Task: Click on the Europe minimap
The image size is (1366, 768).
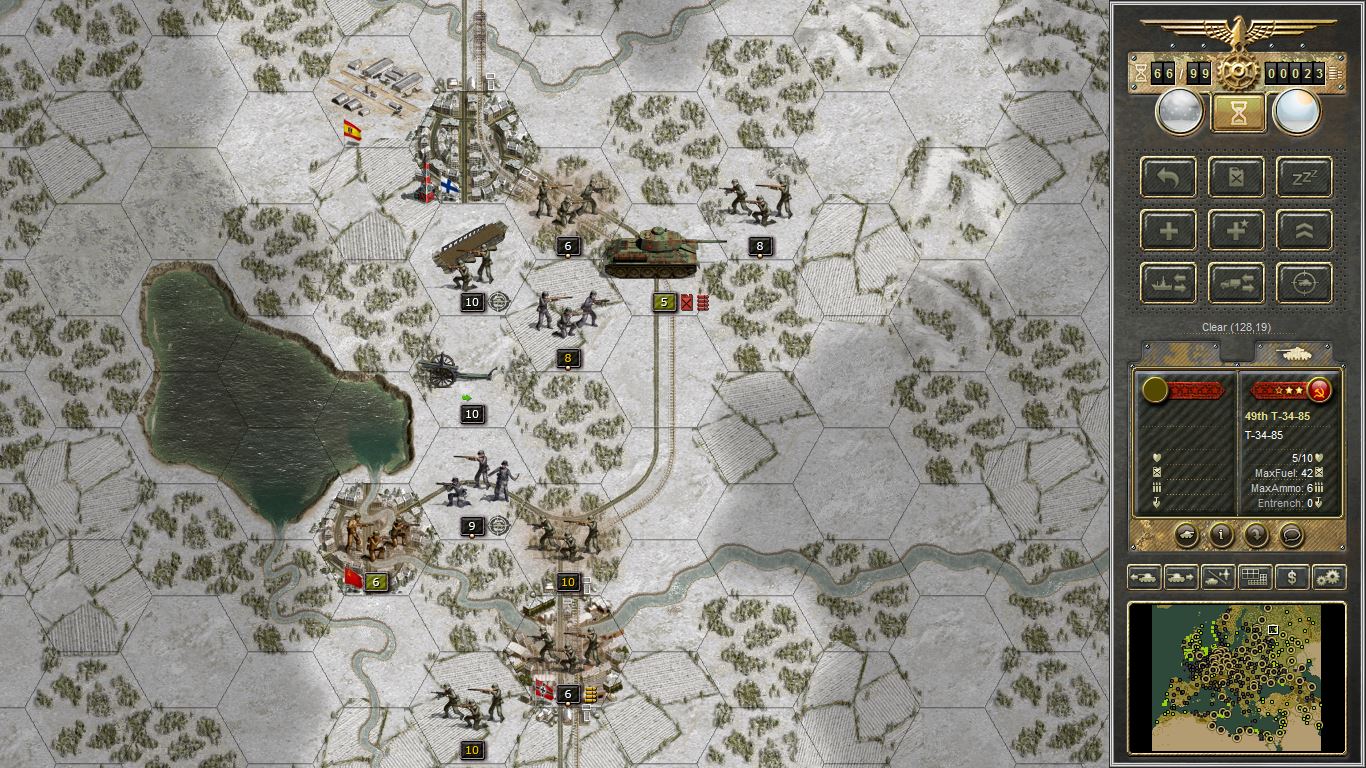Action: 1237,676
